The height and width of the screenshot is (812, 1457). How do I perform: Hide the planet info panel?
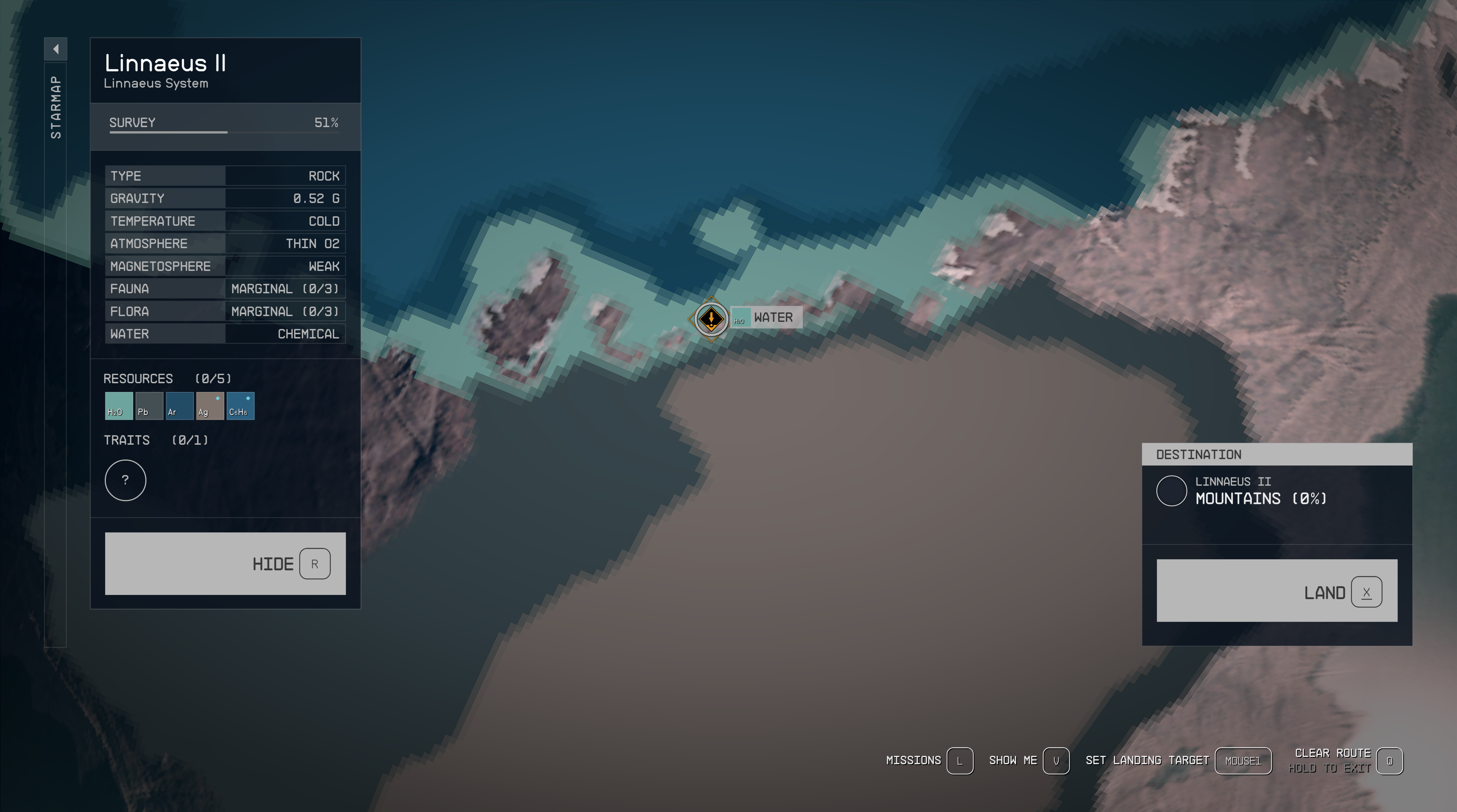(225, 563)
